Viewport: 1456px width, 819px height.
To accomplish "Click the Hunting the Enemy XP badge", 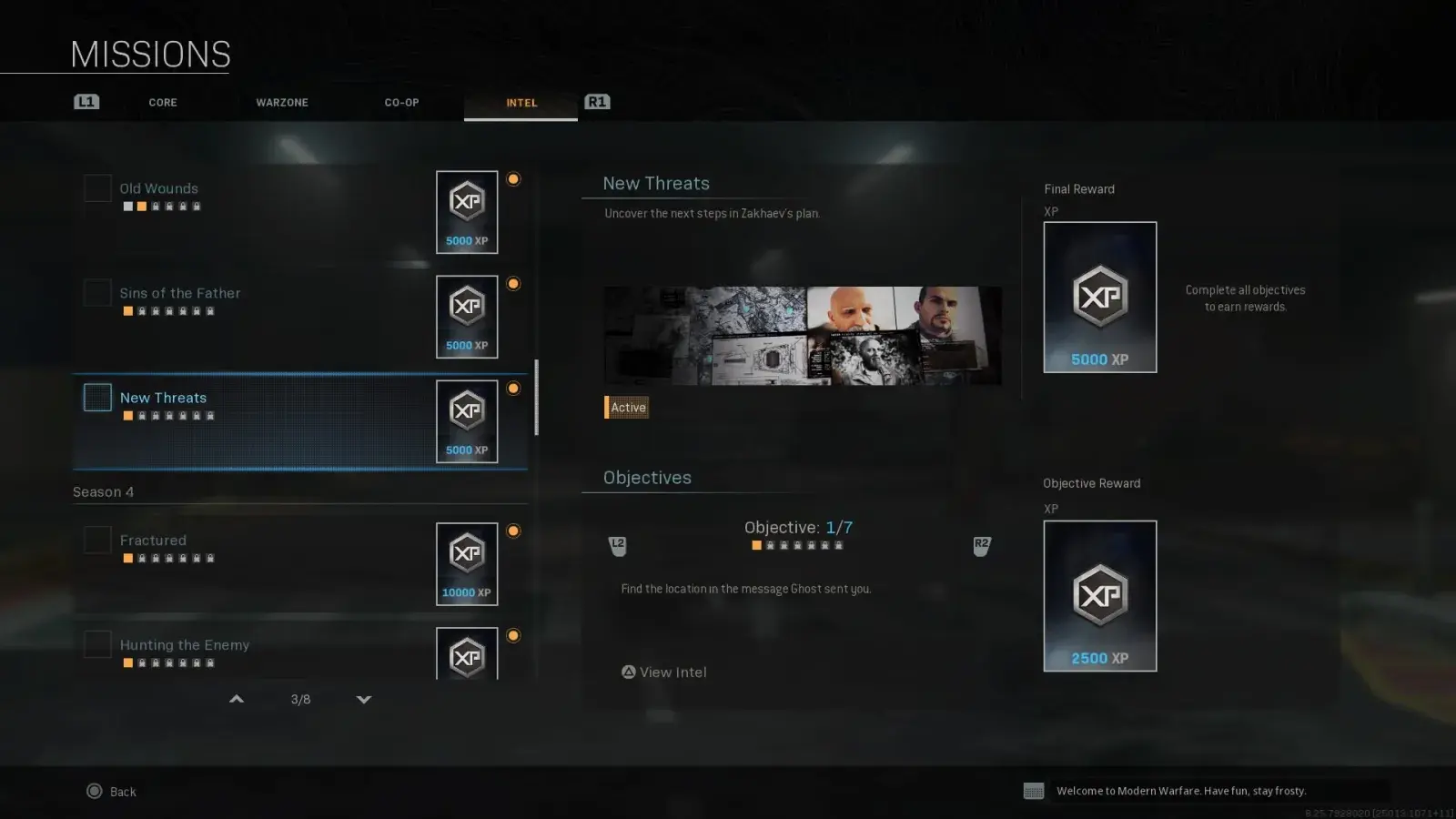I will pos(466,655).
